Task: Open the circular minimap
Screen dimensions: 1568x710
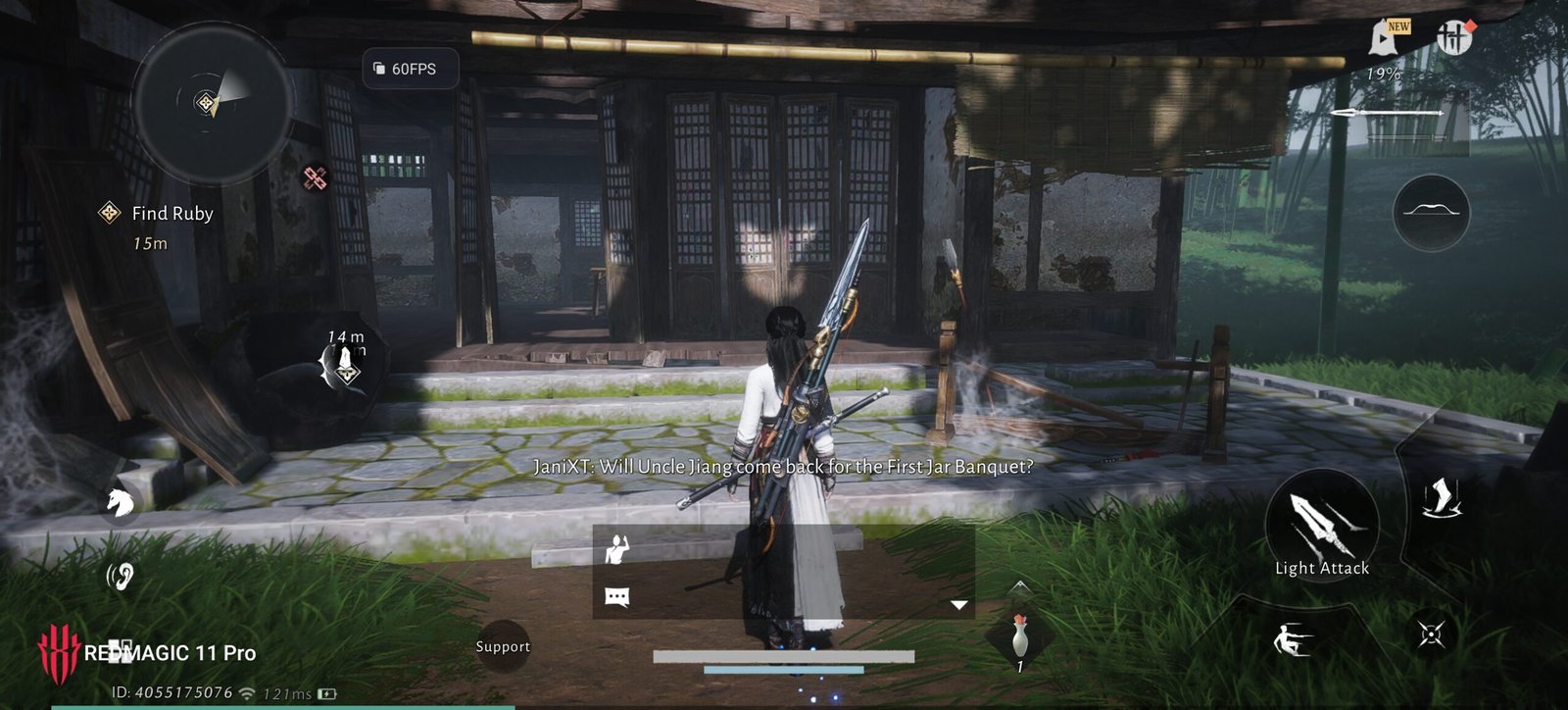Action: [212, 102]
